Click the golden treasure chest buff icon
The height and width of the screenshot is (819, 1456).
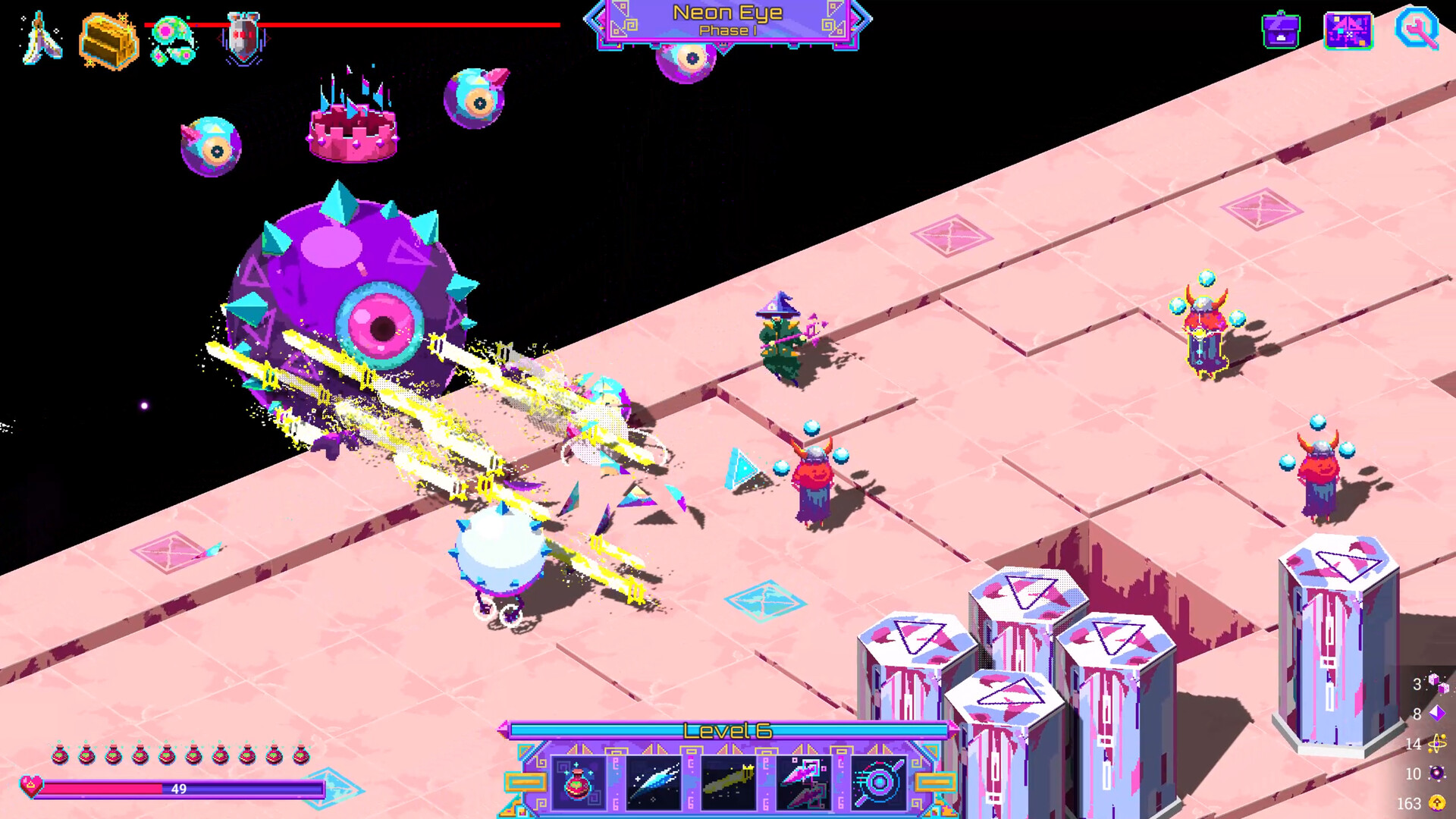click(108, 41)
